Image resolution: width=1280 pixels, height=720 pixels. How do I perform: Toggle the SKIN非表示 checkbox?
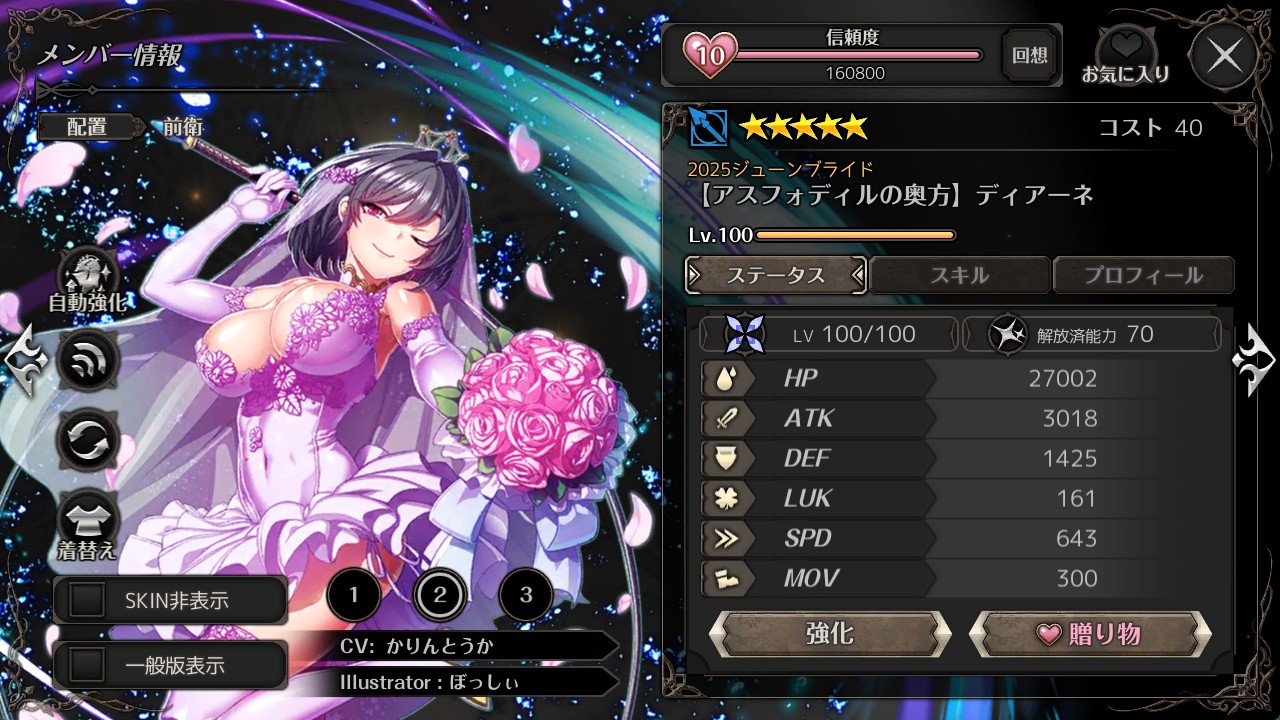87,600
